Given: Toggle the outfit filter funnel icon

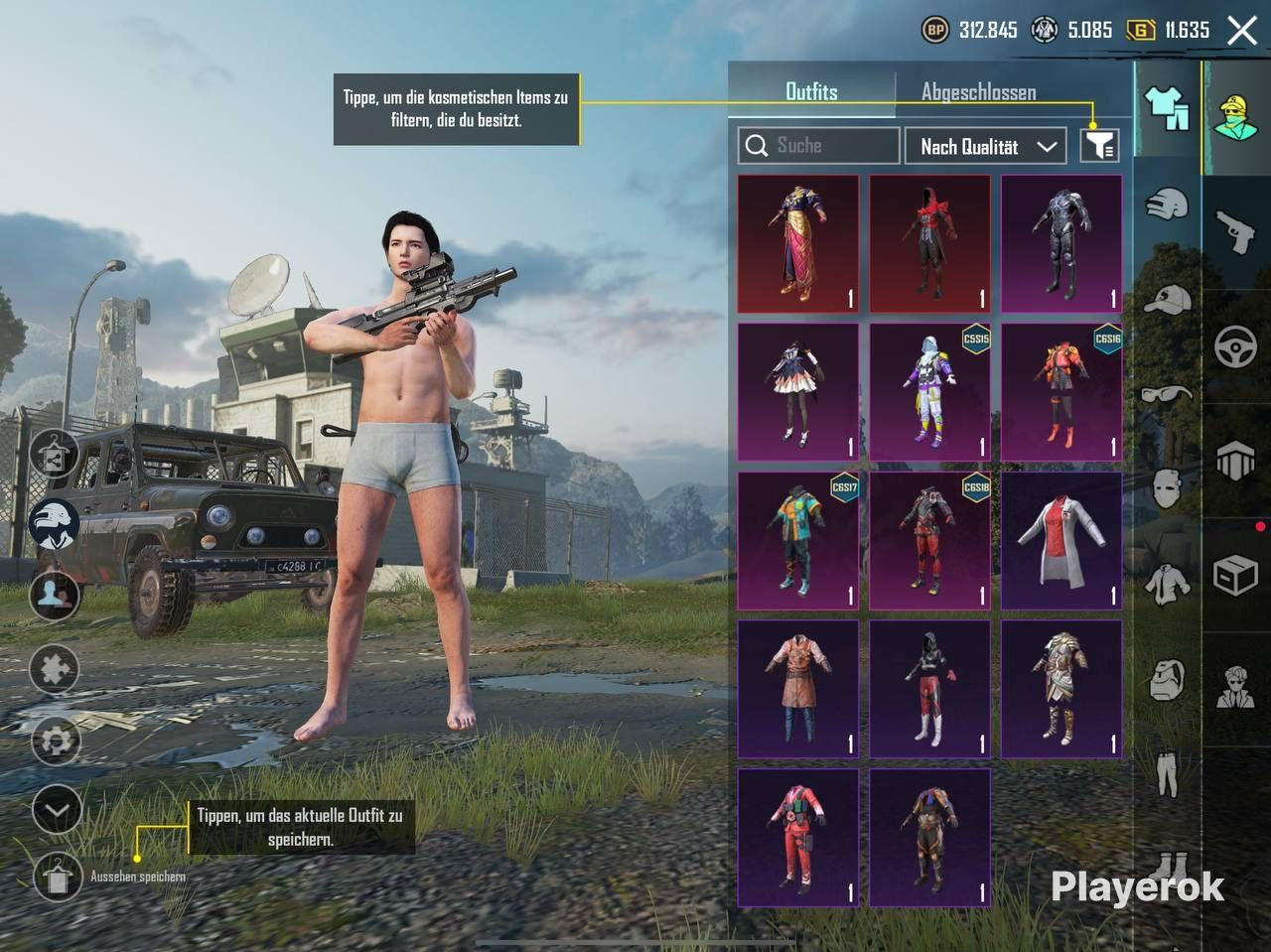Looking at the screenshot, I should (1100, 146).
